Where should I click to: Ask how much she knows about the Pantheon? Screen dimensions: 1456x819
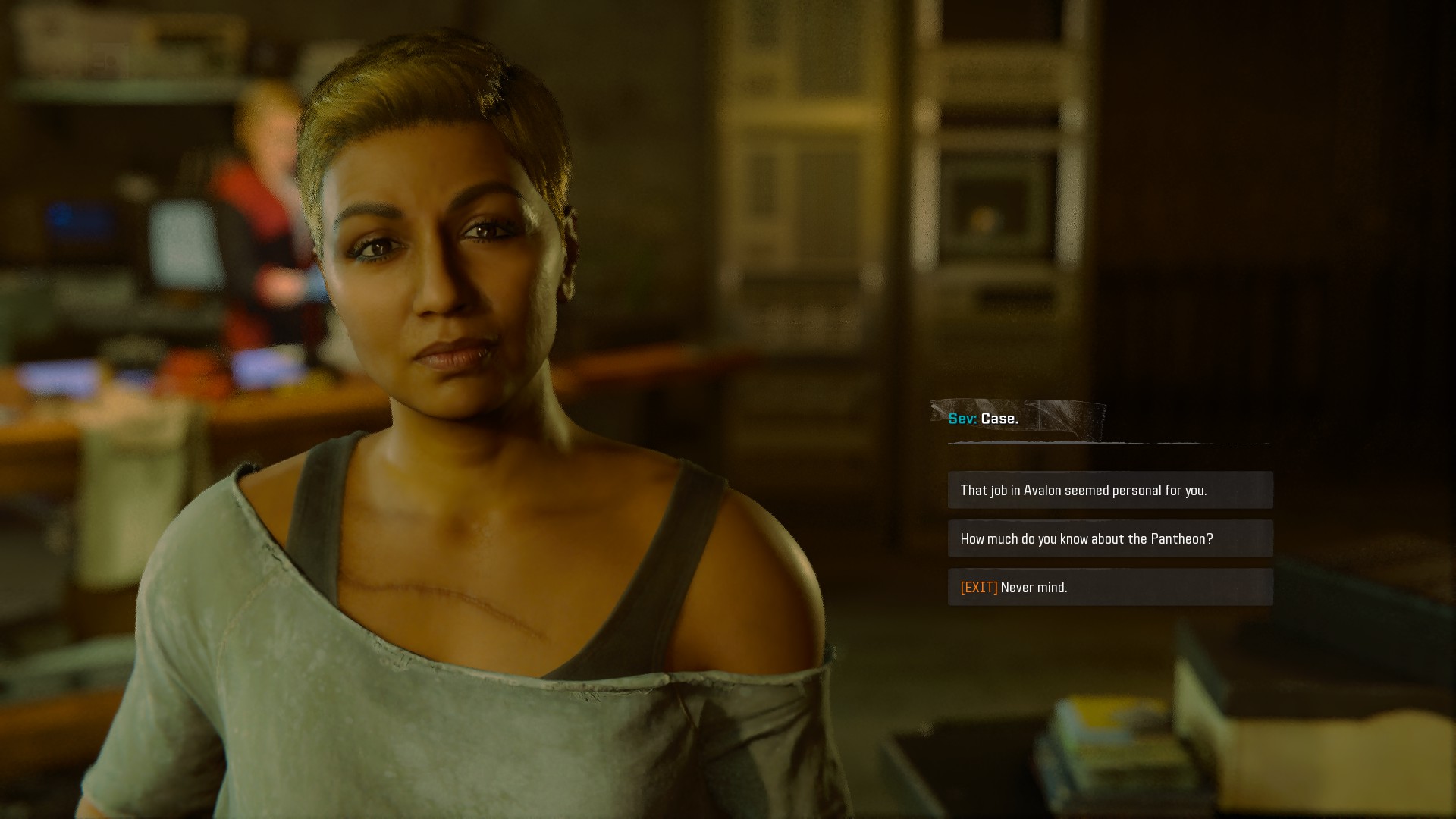pyautogui.click(x=1109, y=539)
